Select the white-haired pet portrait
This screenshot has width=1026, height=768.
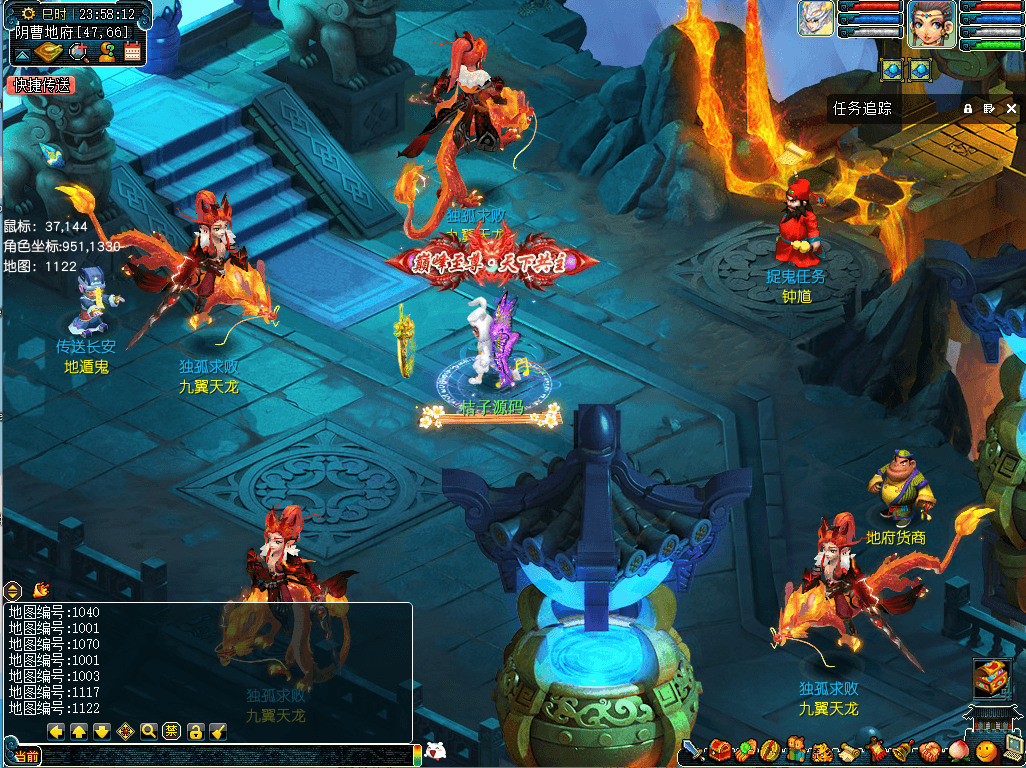click(816, 19)
